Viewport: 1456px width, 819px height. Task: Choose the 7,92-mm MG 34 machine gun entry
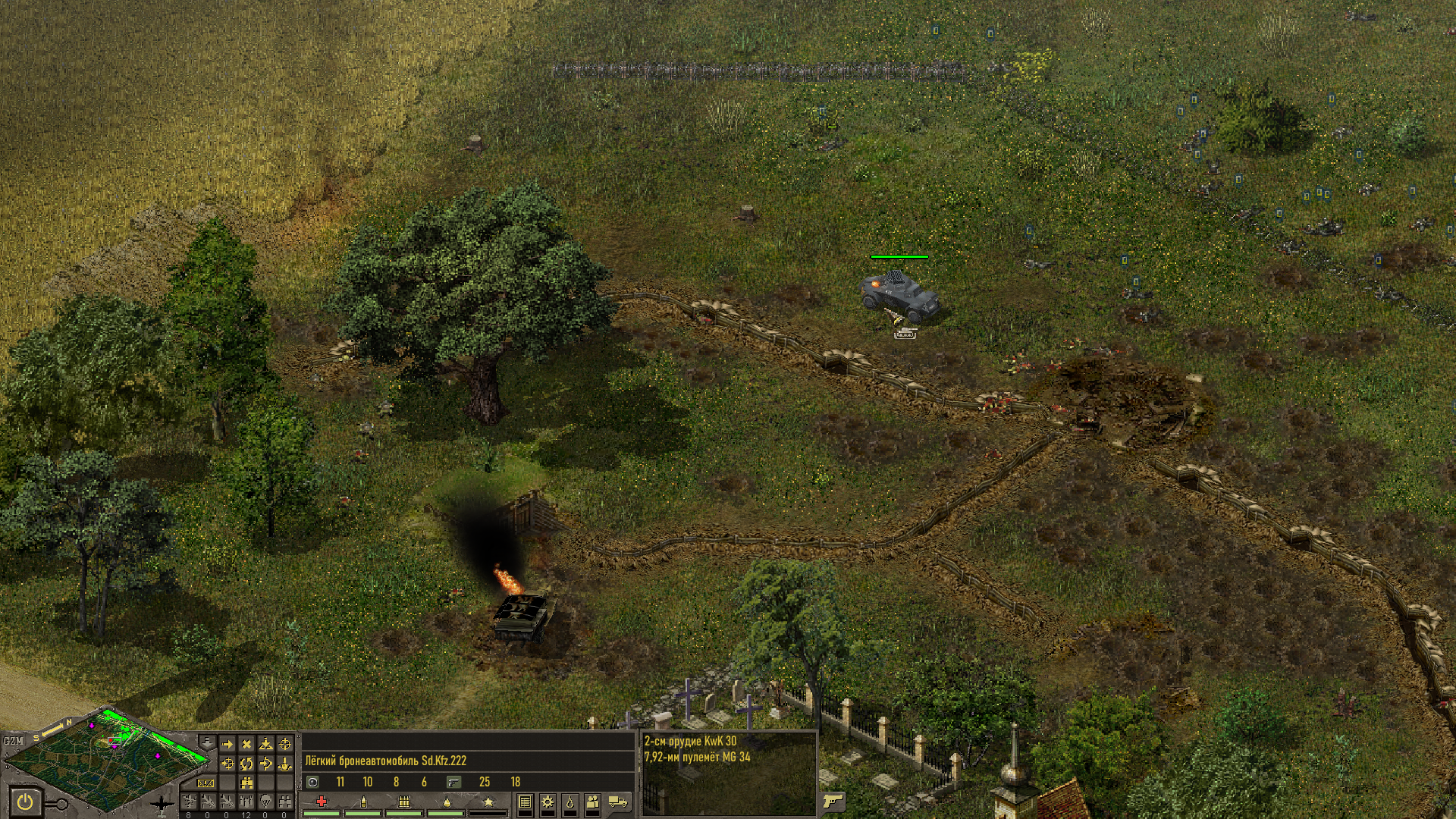tap(697, 757)
